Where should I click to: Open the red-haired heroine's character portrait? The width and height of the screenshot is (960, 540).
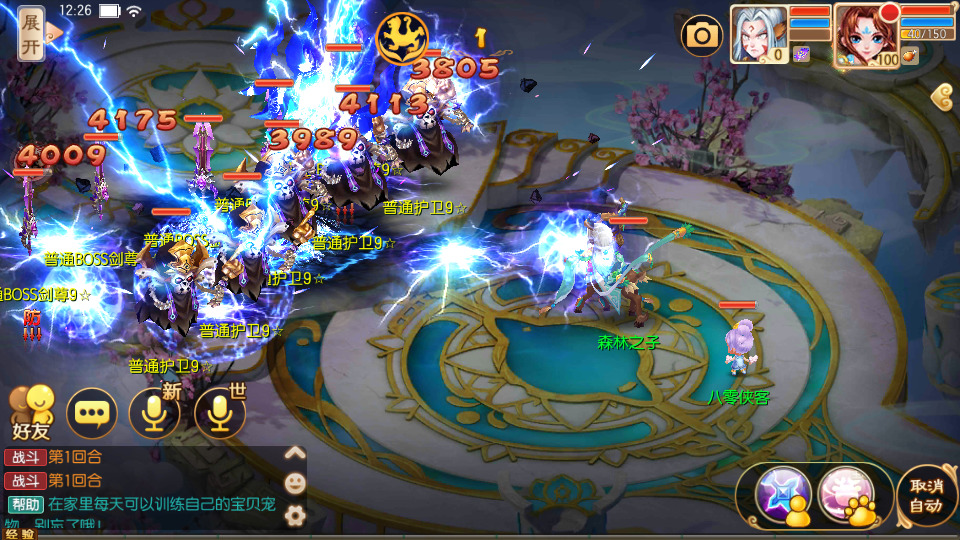click(864, 35)
